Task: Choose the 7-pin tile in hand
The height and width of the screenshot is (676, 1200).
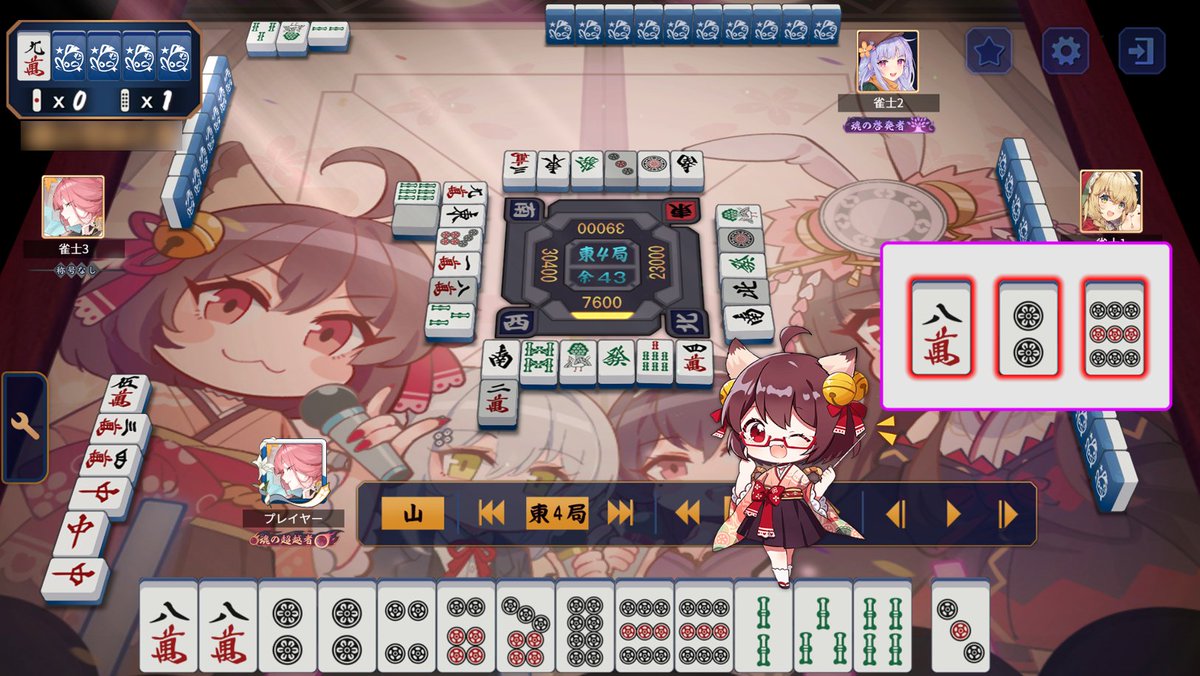Action: tap(525, 626)
